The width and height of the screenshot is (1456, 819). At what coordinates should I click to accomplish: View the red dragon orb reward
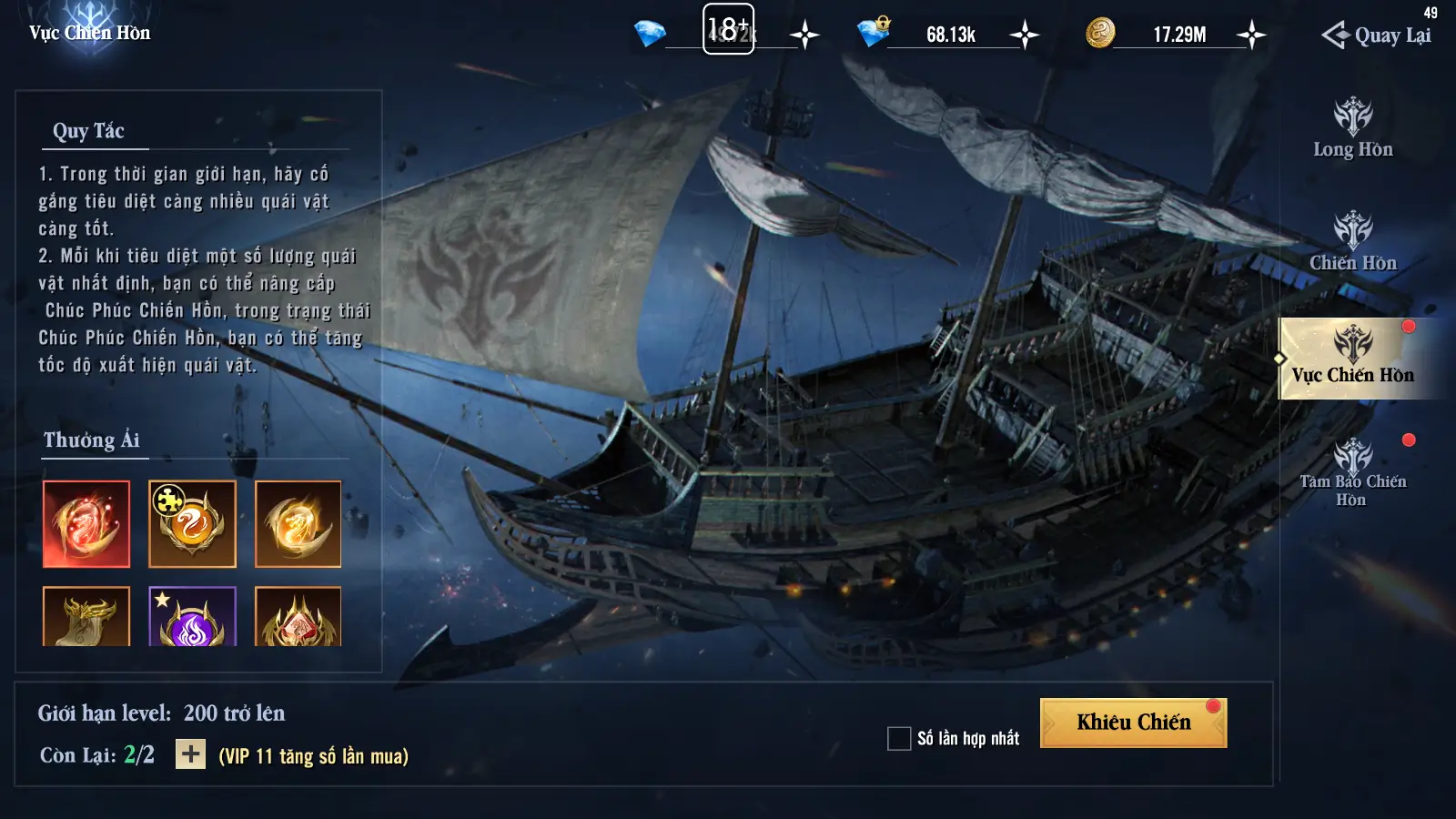[86, 524]
